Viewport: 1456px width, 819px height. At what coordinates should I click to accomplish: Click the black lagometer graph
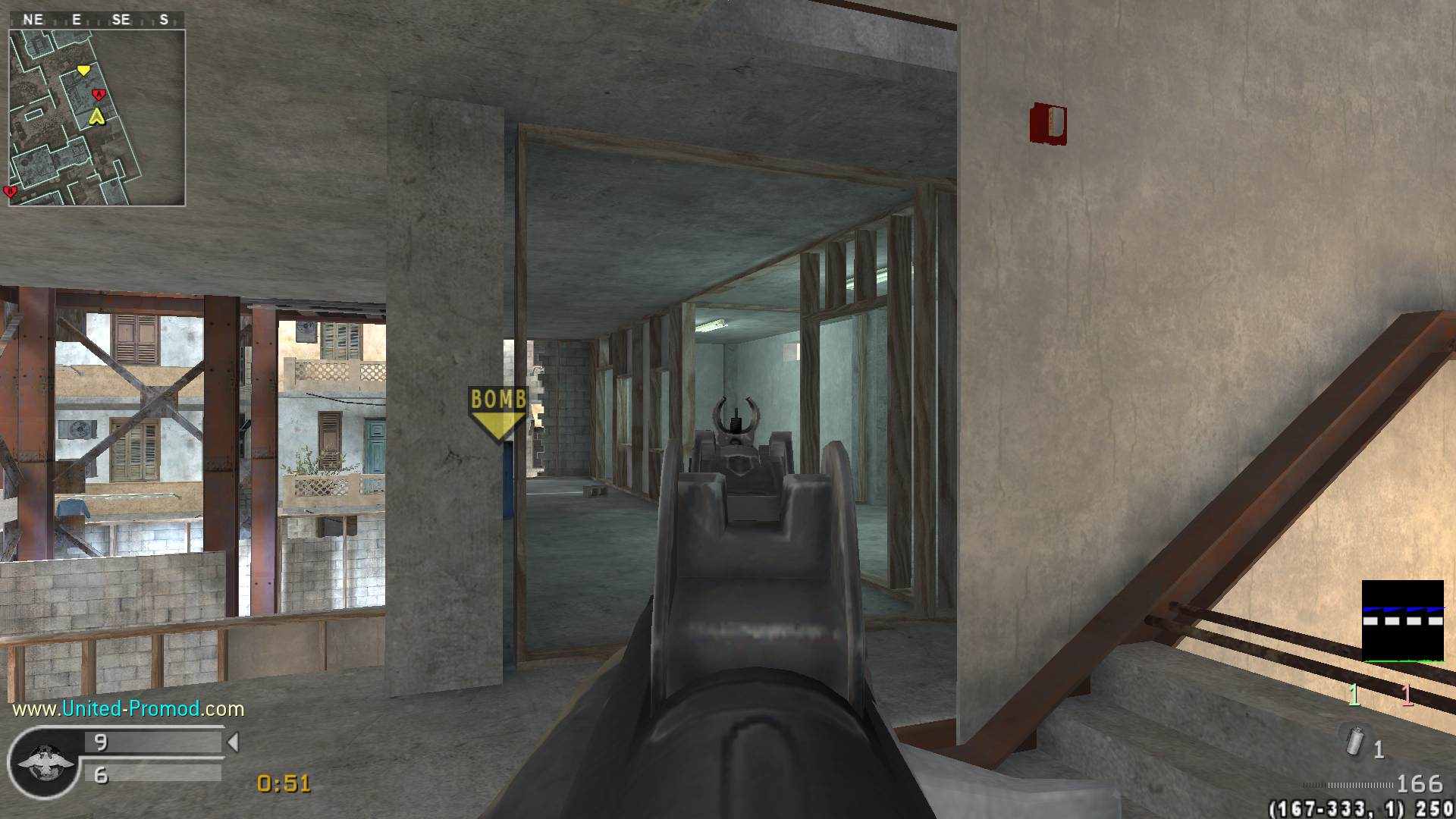click(1402, 621)
